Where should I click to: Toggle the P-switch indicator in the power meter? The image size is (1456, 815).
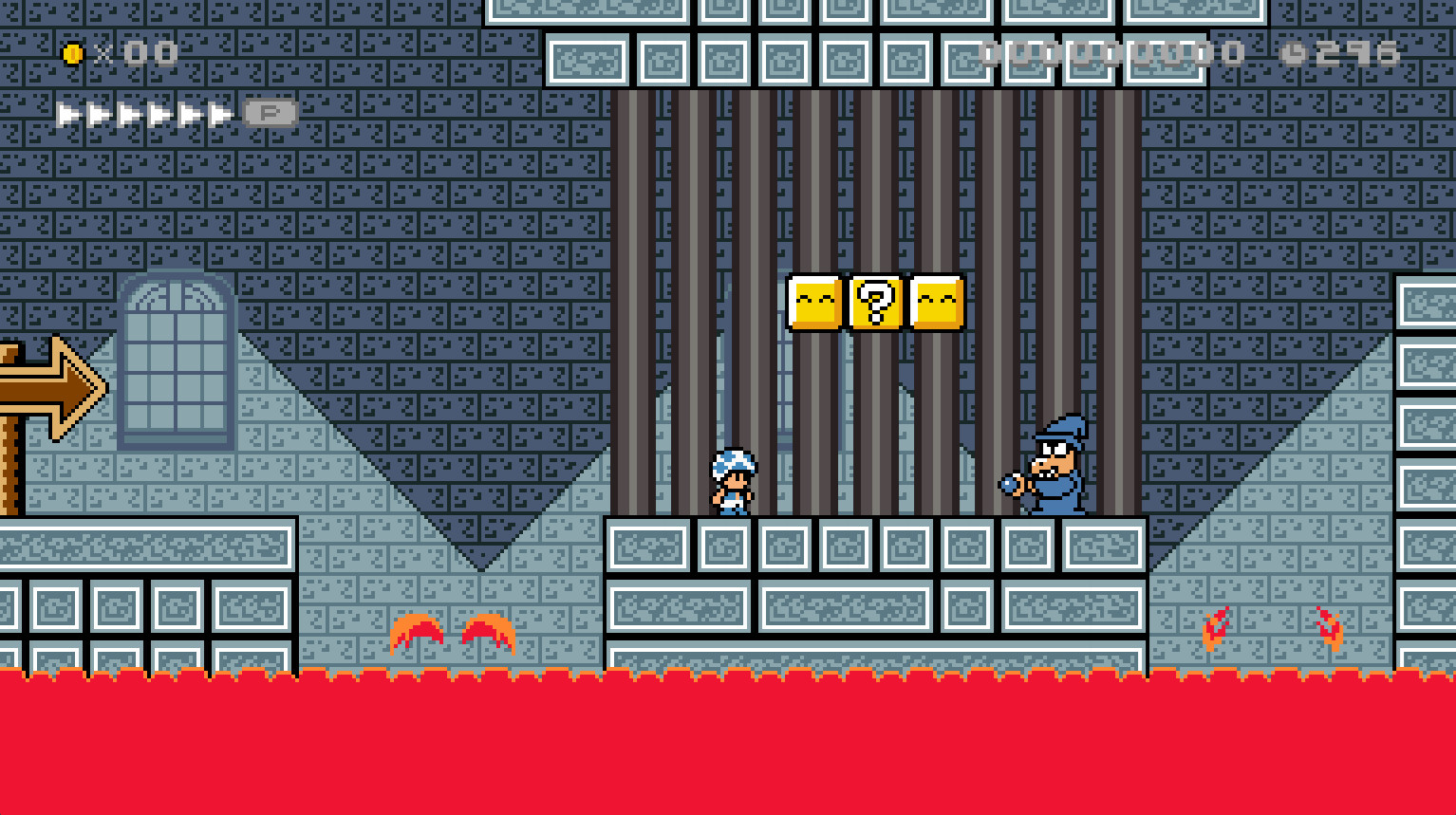pyautogui.click(x=269, y=114)
